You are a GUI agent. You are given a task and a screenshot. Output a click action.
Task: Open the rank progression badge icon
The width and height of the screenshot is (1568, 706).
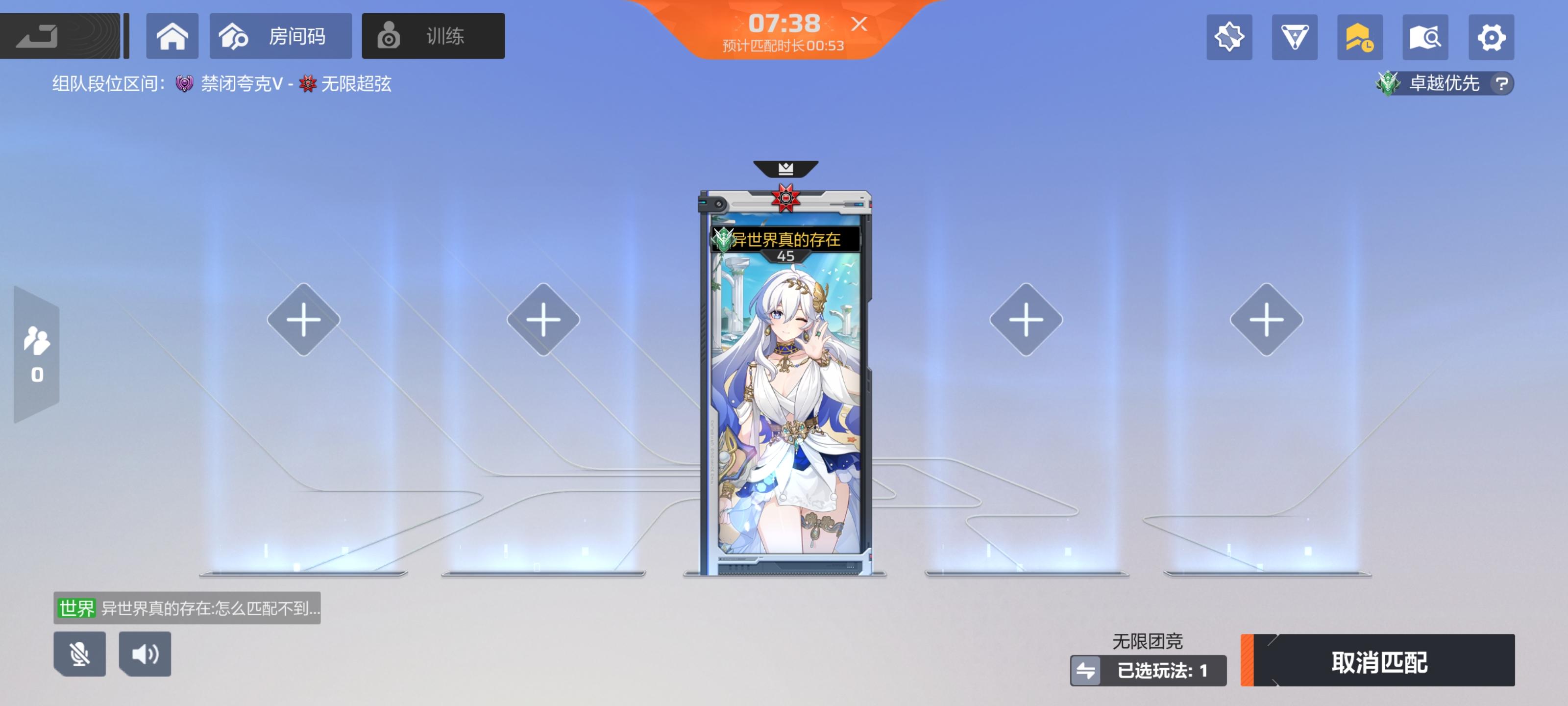(1360, 37)
